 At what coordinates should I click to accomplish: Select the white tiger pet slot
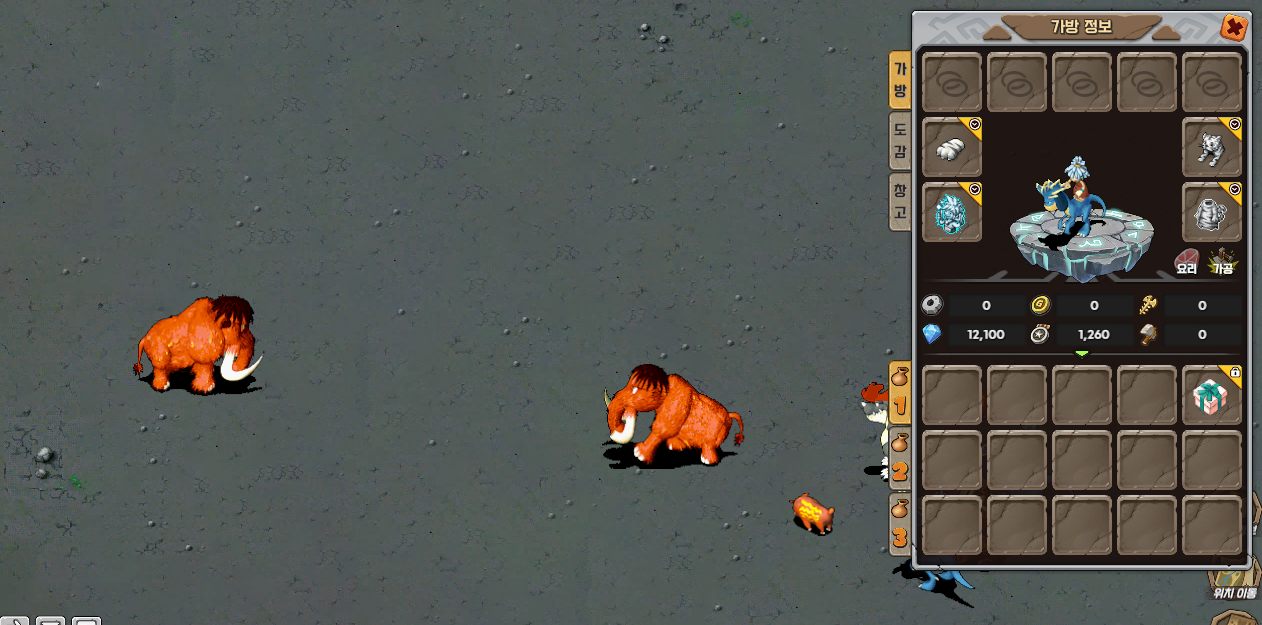(x=1212, y=148)
